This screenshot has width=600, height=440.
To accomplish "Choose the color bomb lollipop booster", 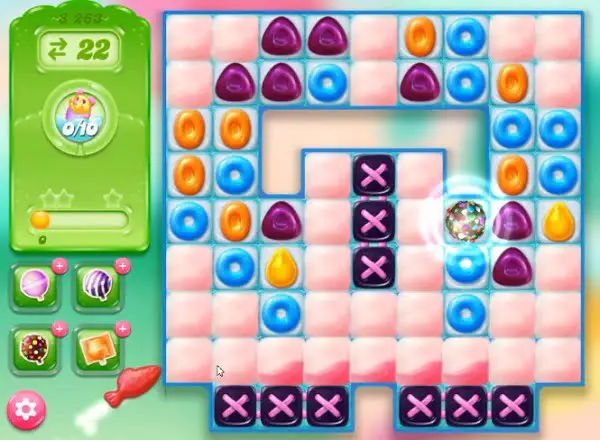I will pyautogui.click(x=36, y=348).
